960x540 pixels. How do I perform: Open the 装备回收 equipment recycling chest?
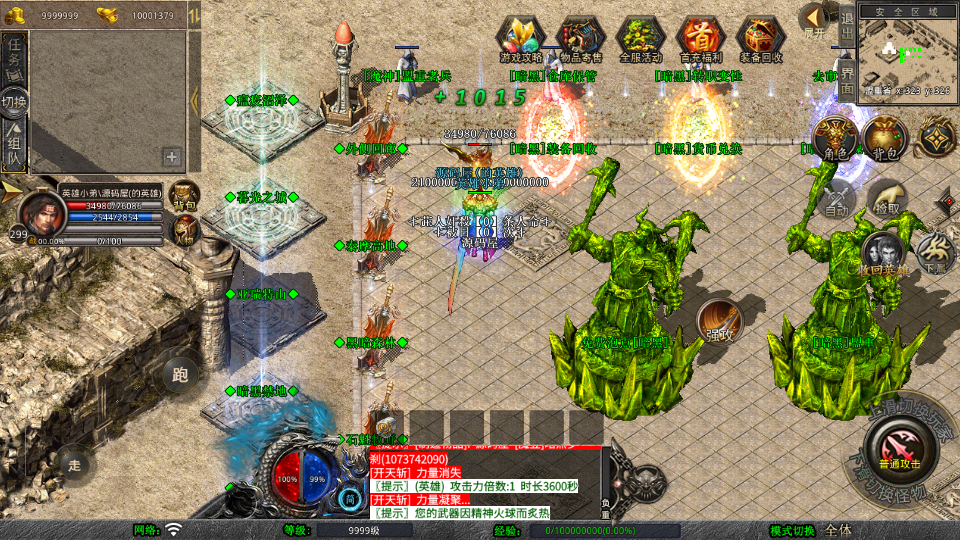pyautogui.click(x=761, y=39)
